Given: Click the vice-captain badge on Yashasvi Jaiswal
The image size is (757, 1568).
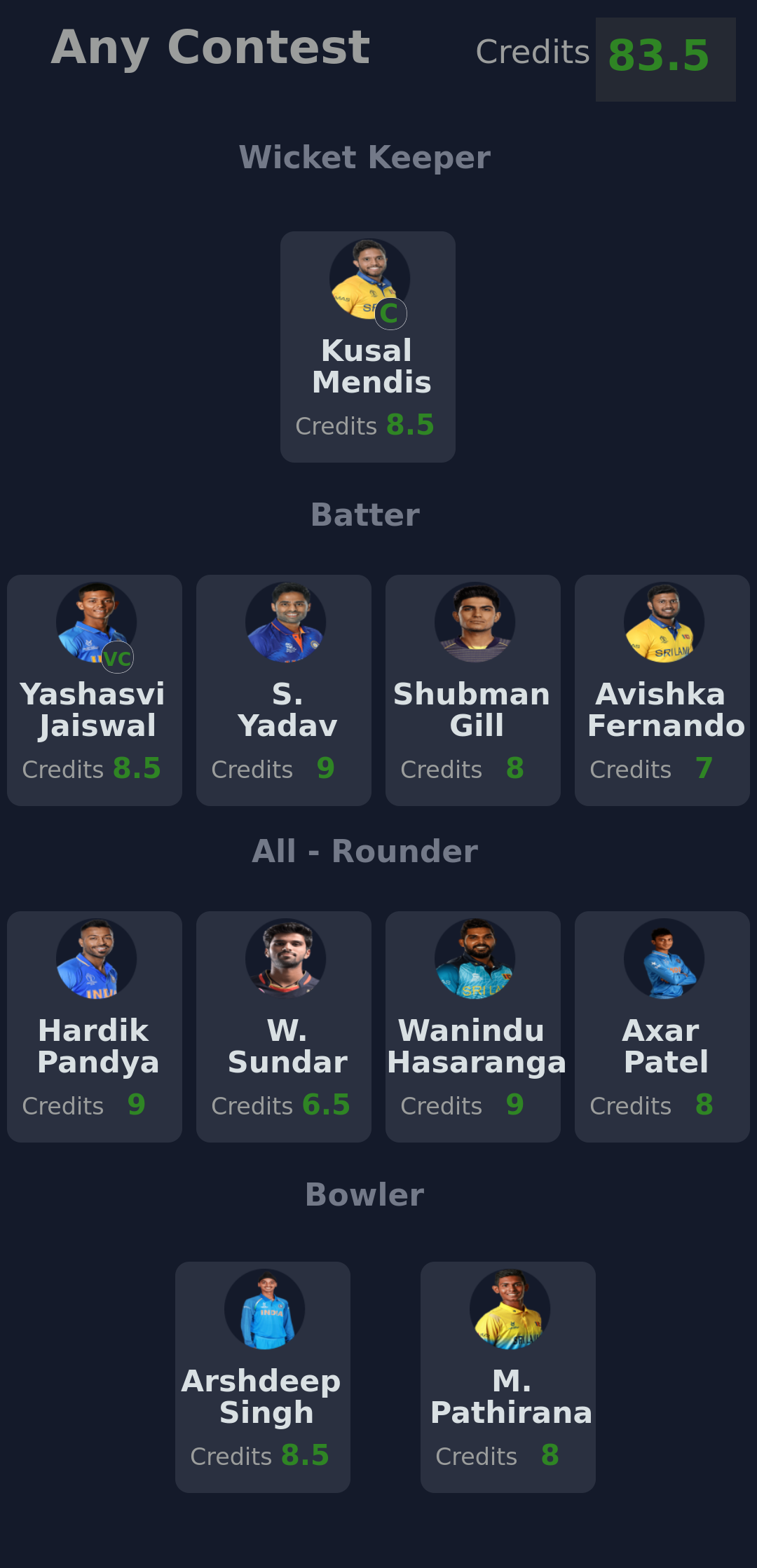Looking at the screenshot, I should pos(117,657).
